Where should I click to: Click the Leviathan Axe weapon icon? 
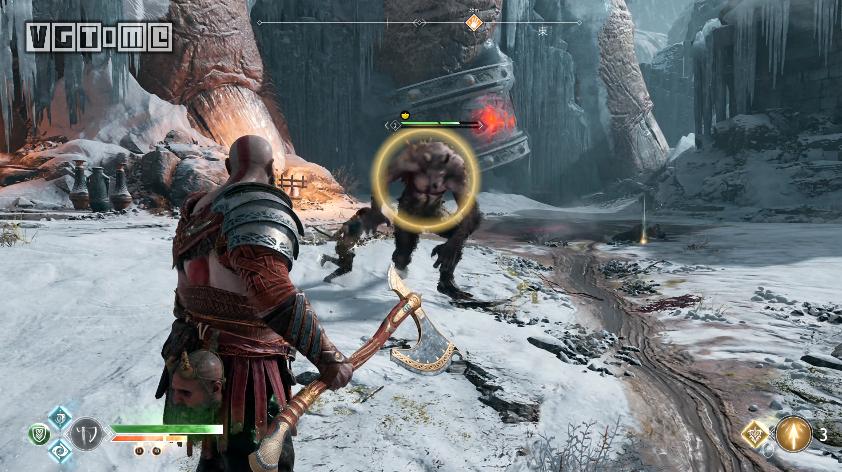88,434
